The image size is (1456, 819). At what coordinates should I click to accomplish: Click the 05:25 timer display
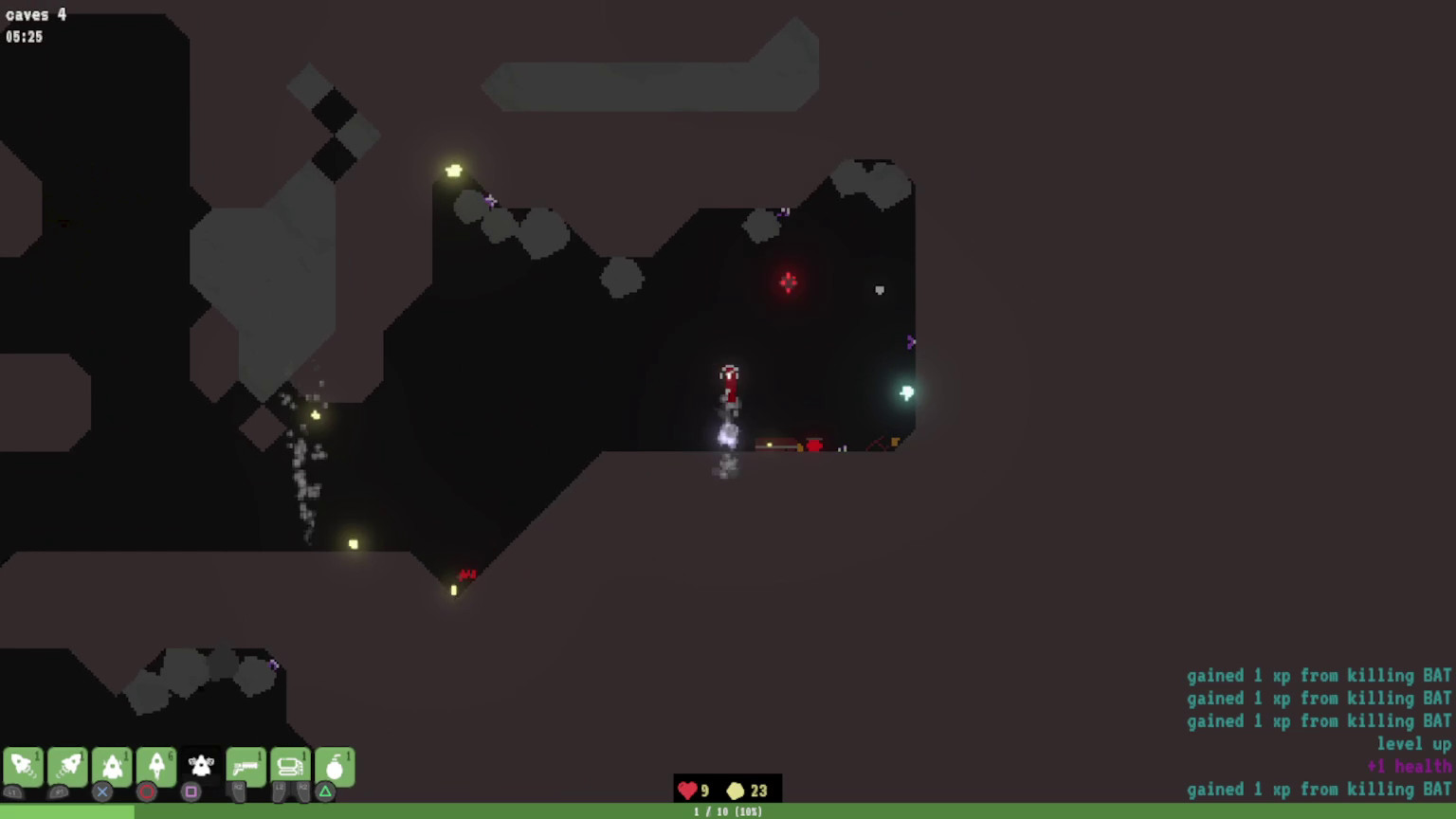pos(24,38)
